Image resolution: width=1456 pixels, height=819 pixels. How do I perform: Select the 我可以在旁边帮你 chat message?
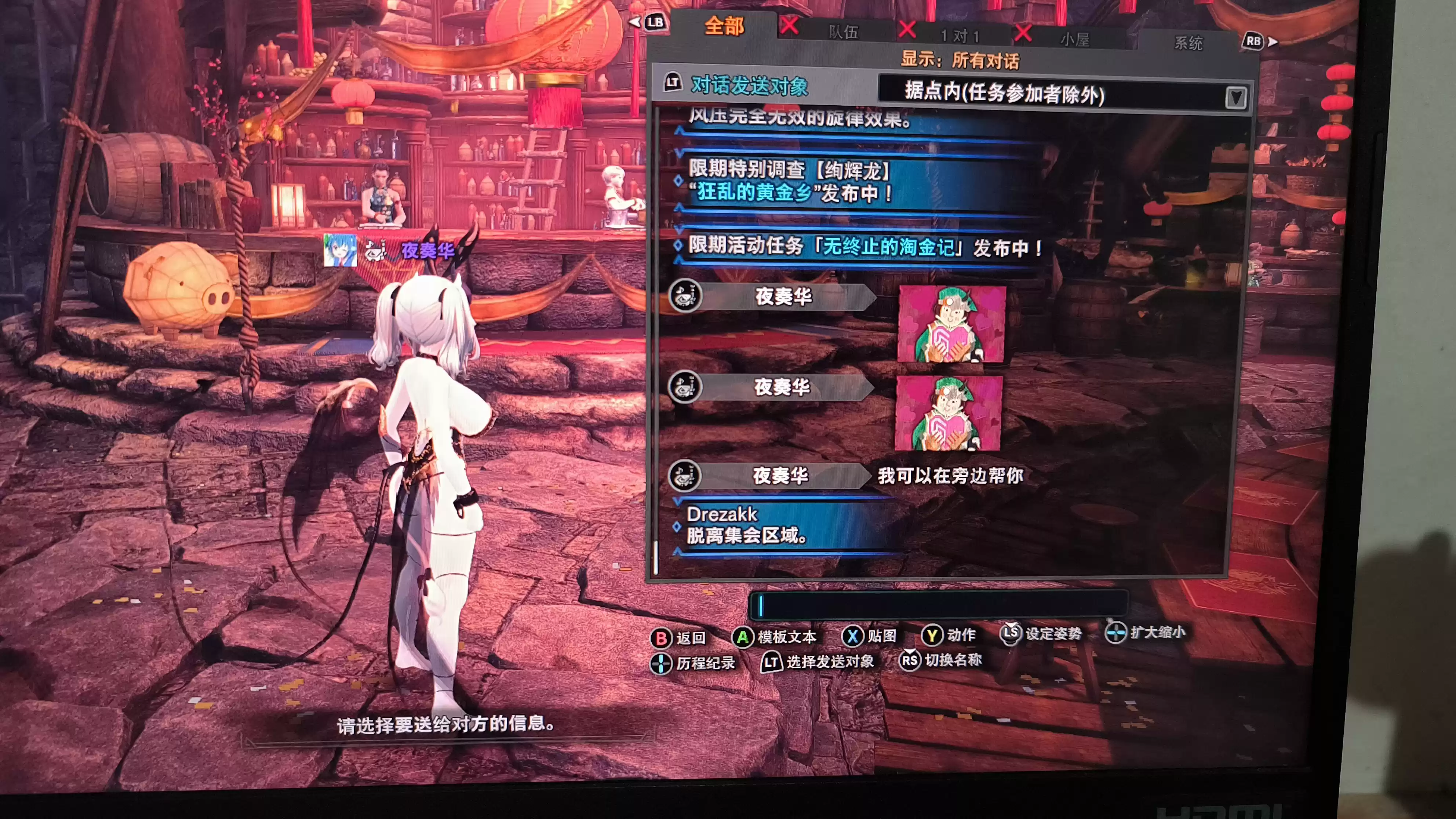click(x=950, y=476)
